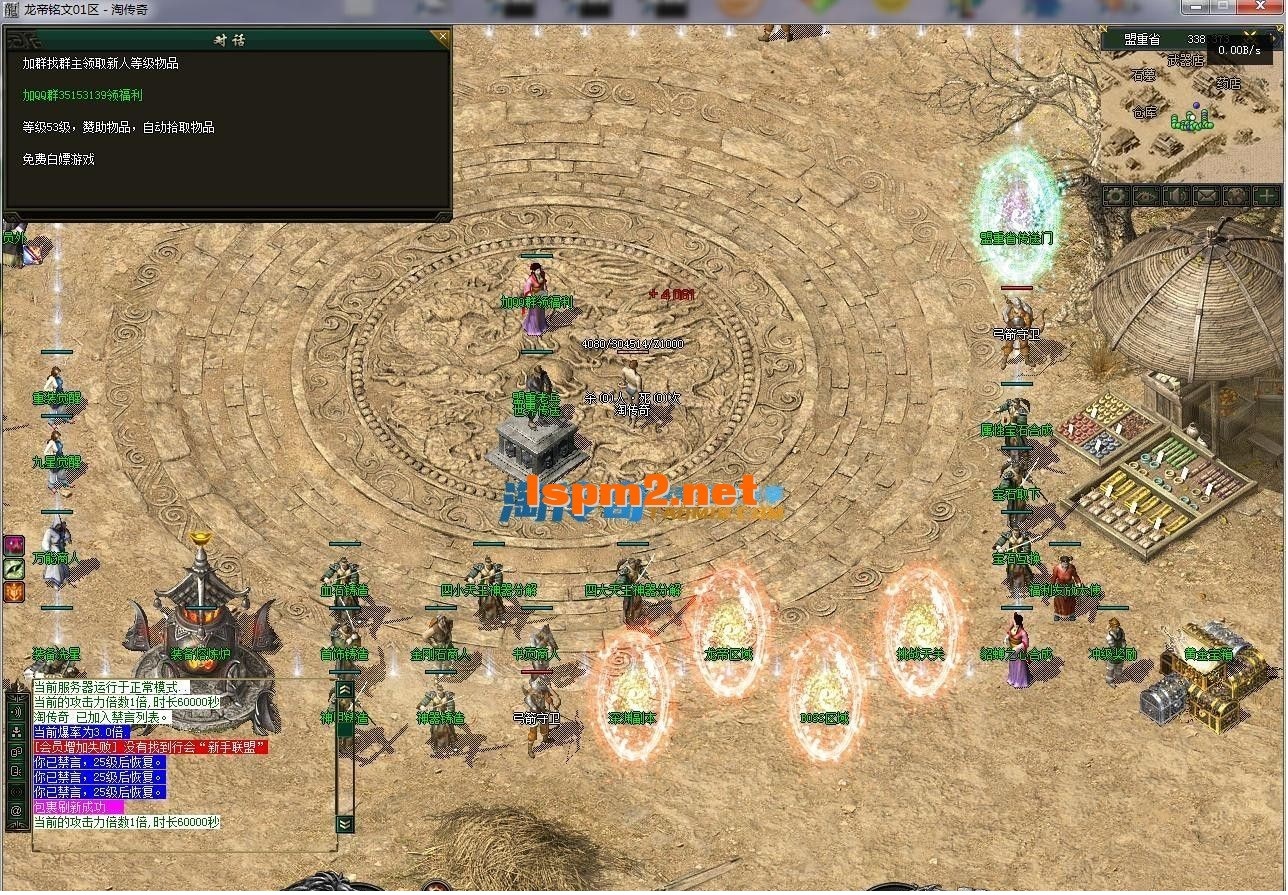The width and height of the screenshot is (1288, 895).
Task: Open mail with the envelope icon
Action: 1206,196
